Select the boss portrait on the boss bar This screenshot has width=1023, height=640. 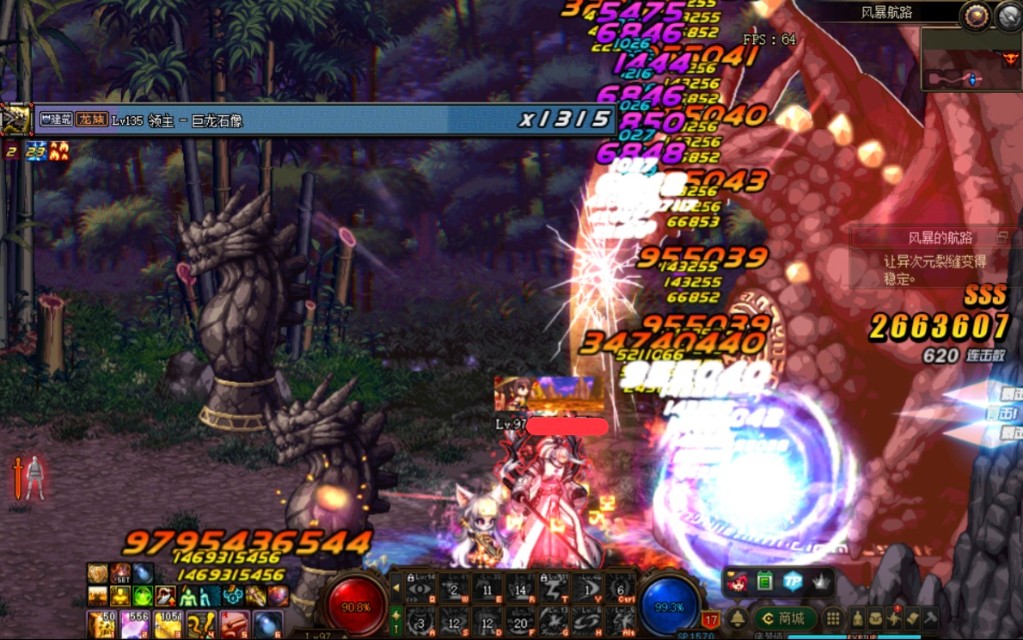point(16,120)
